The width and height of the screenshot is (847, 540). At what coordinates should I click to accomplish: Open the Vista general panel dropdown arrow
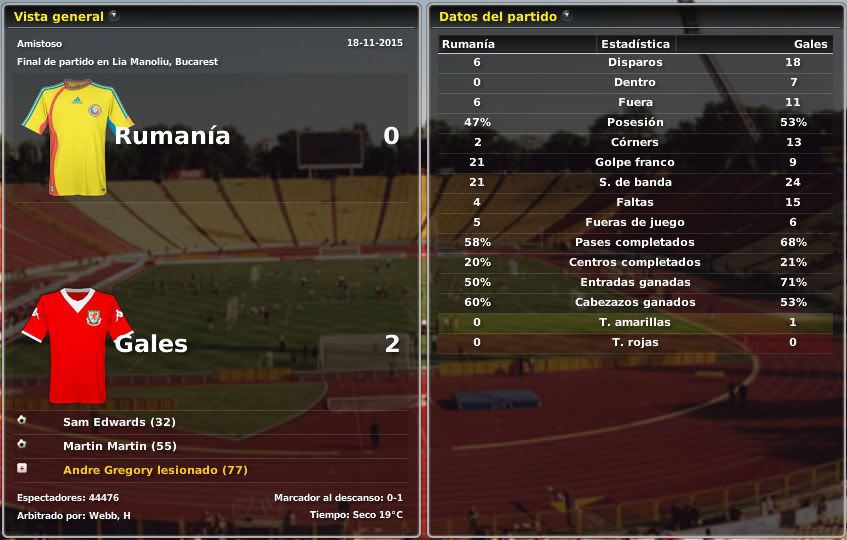(x=114, y=16)
